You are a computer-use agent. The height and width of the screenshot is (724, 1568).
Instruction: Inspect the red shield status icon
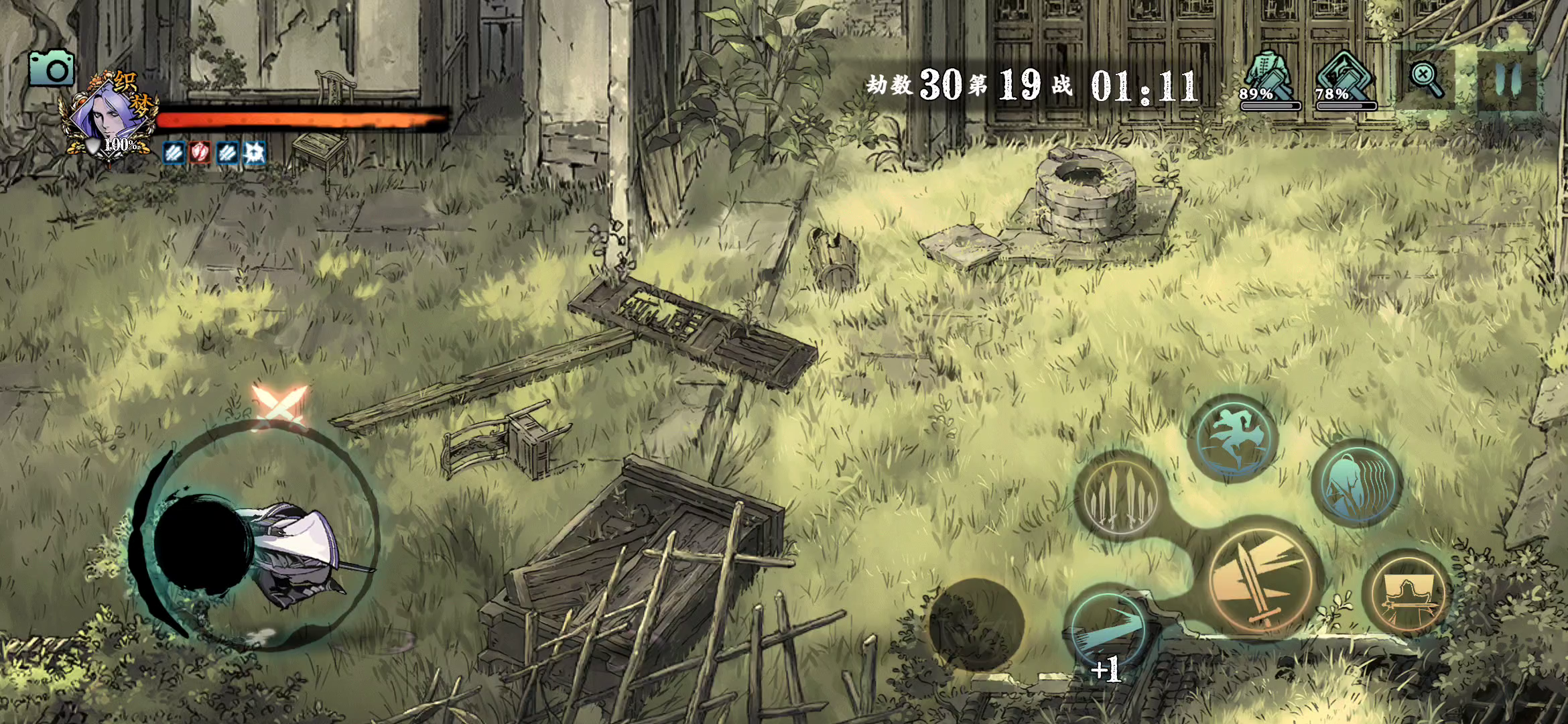(200, 153)
